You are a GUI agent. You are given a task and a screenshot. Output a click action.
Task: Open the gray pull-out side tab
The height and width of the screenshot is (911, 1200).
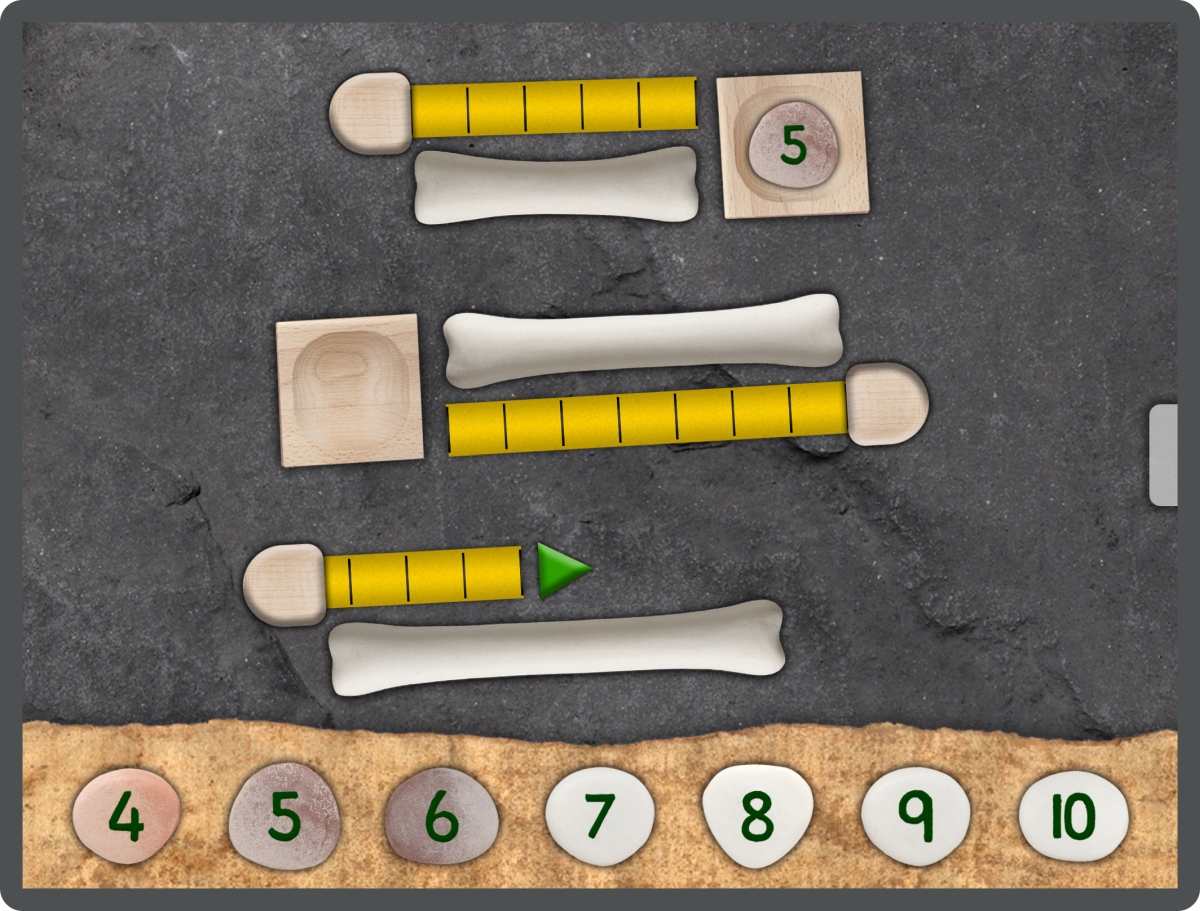(1163, 455)
